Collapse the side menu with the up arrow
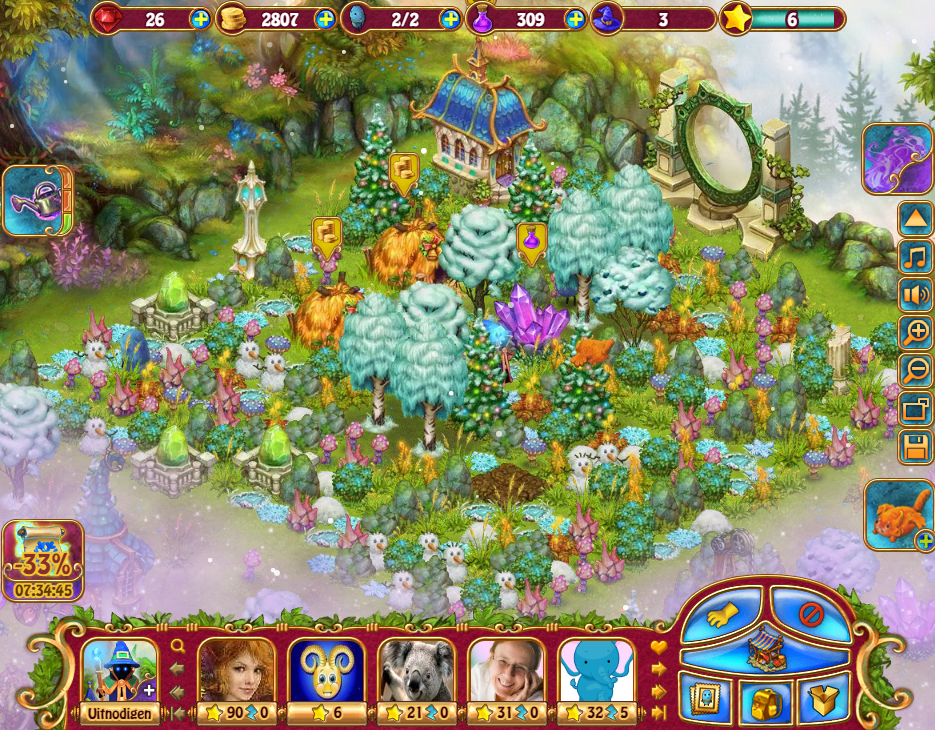 point(915,218)
